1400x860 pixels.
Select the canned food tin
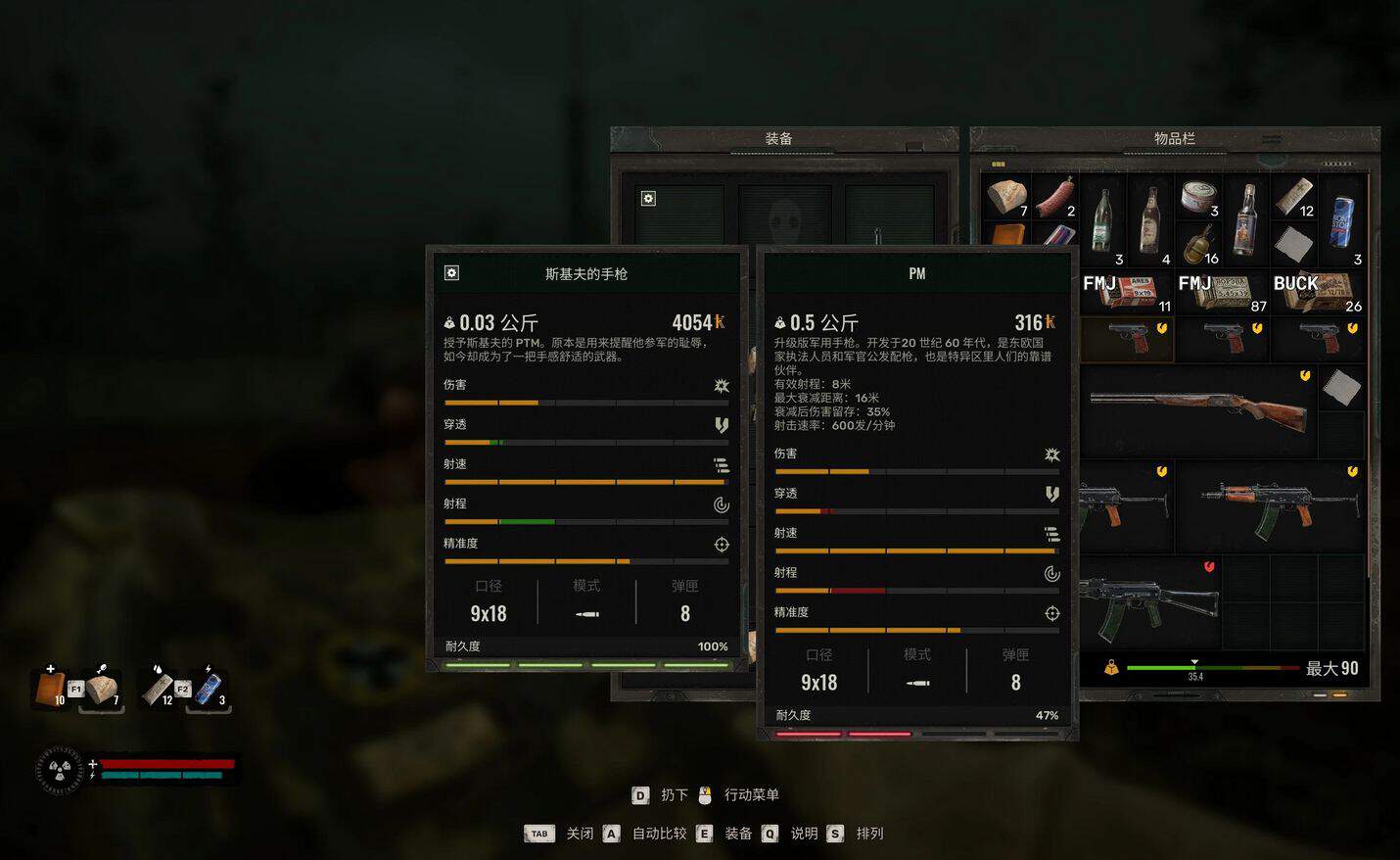[x=1198, y=197]
